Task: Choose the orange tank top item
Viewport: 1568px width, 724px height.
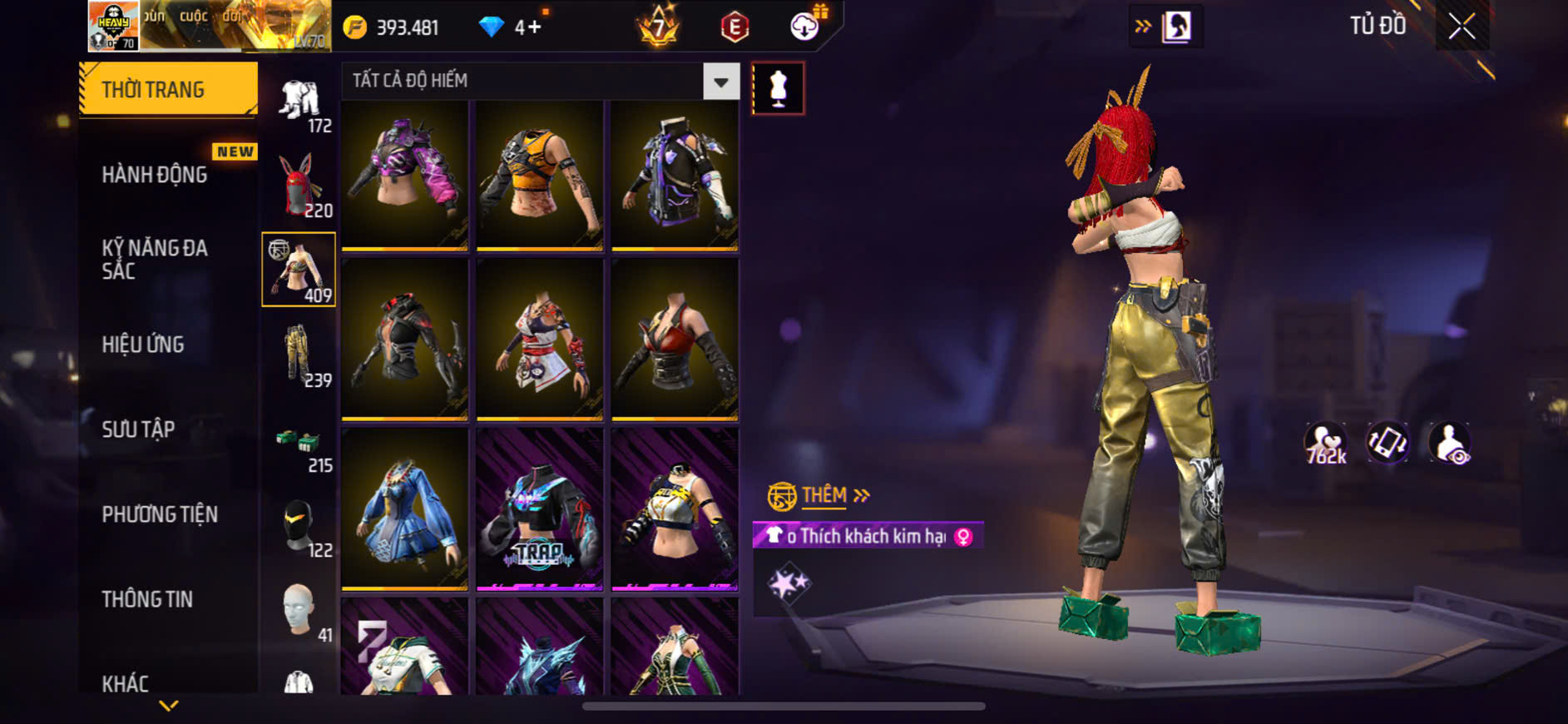Action: click(x=540, y=175)
